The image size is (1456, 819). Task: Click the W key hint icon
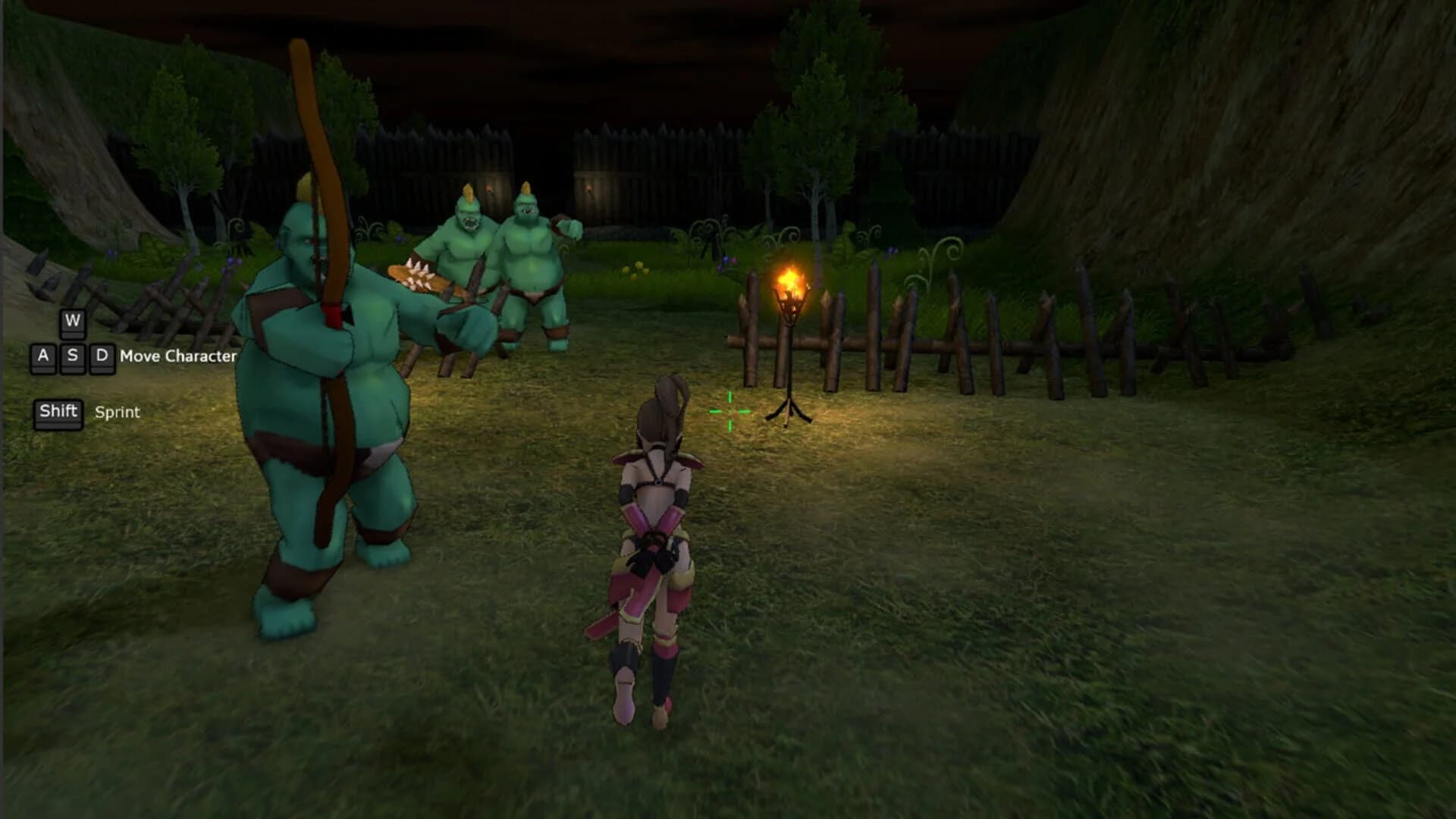click(x=72, y=322)
